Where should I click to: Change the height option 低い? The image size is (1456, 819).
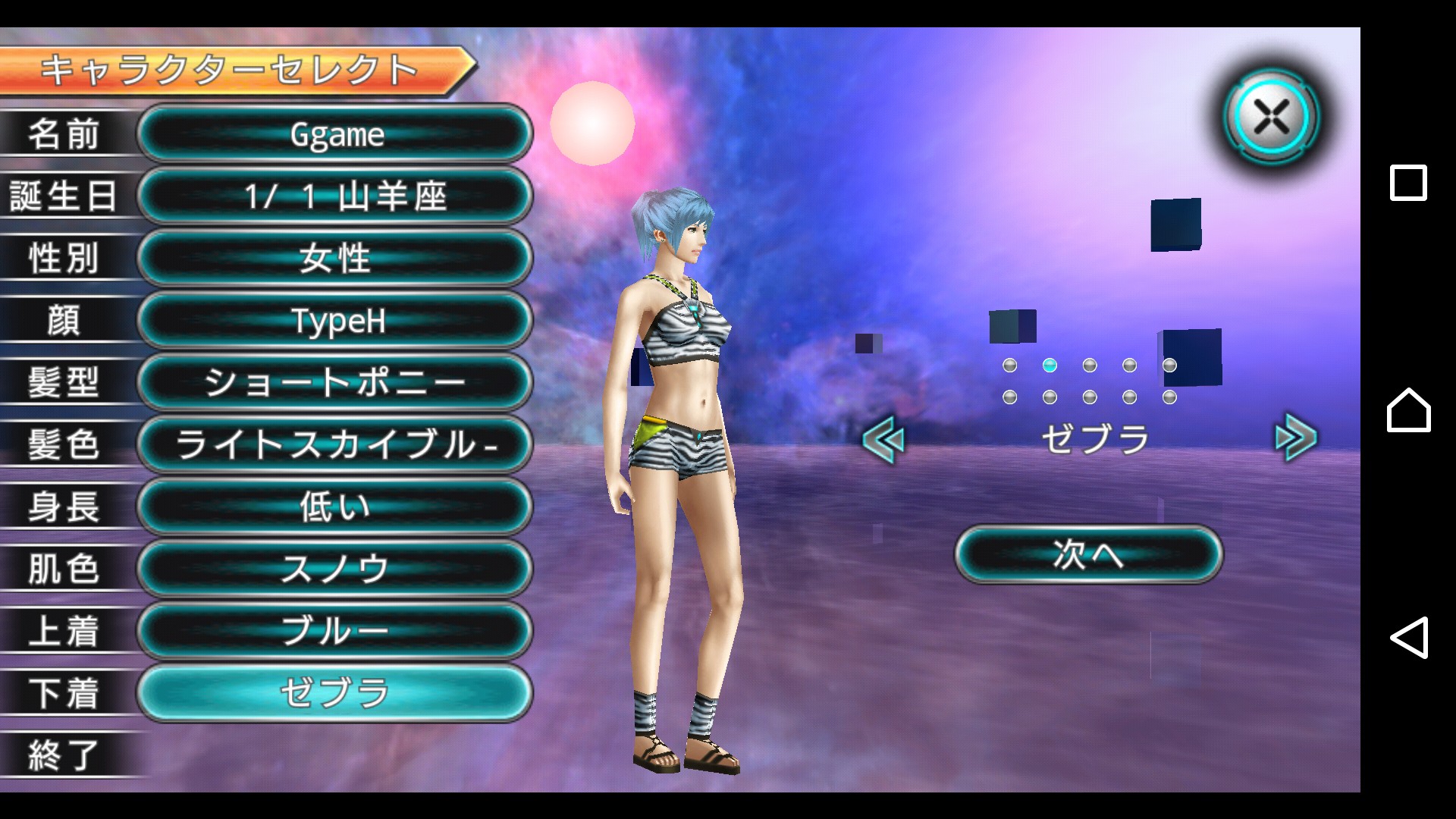pos(335,507)
